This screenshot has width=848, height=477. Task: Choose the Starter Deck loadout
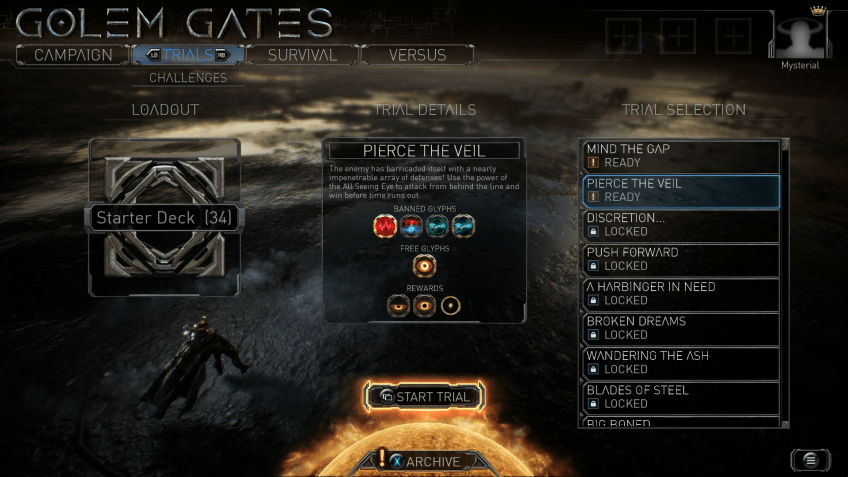164,218
